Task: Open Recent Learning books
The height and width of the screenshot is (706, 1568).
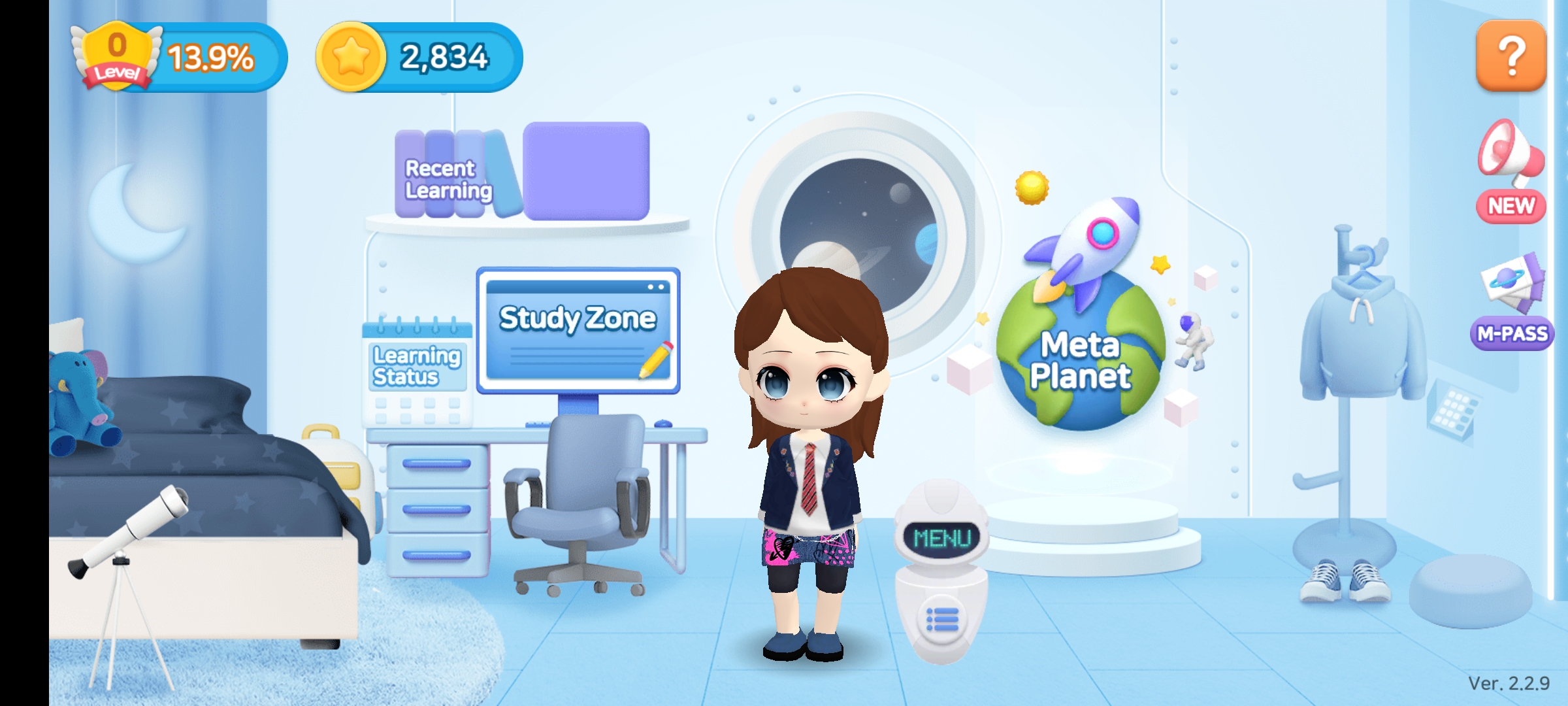Action: click(449, 178)
